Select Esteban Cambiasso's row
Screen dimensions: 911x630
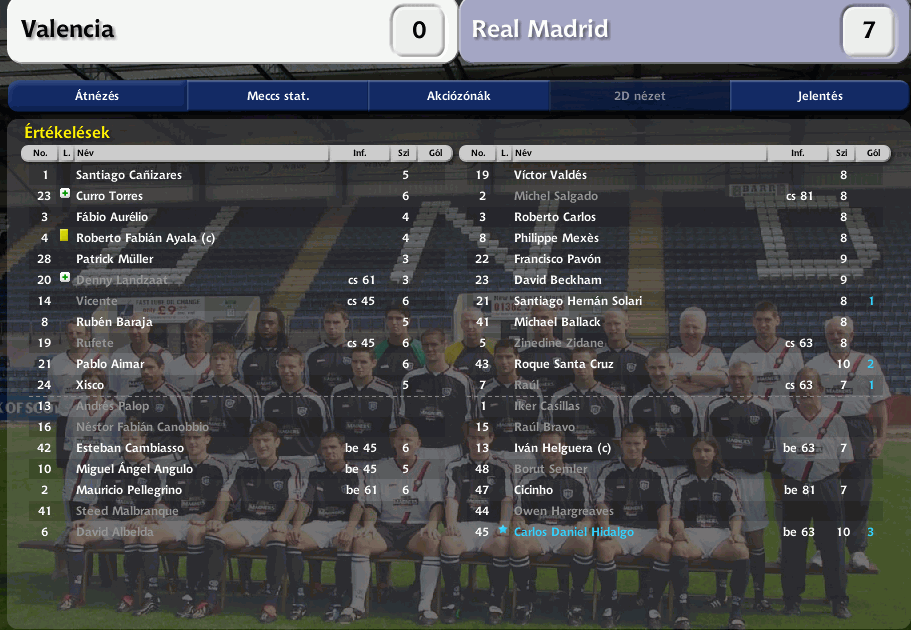pyautogui.click(x=129, y=448)
